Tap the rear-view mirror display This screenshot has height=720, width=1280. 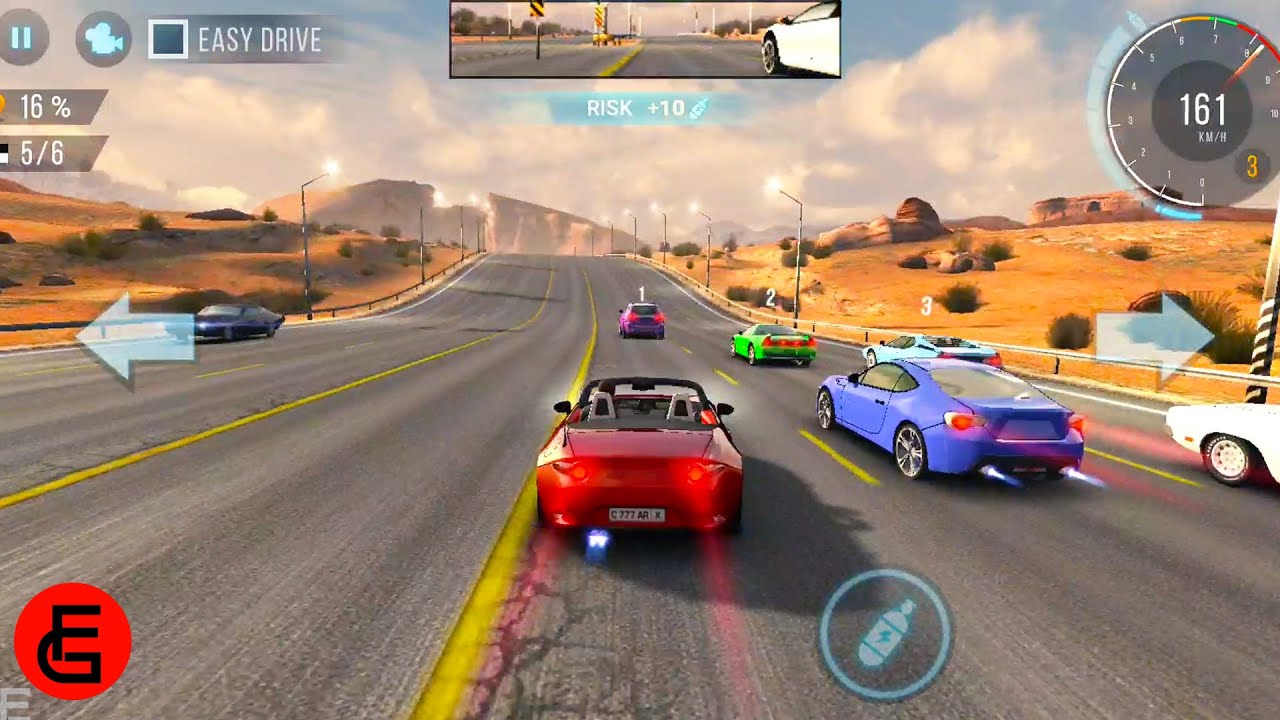tap(645, 40)
